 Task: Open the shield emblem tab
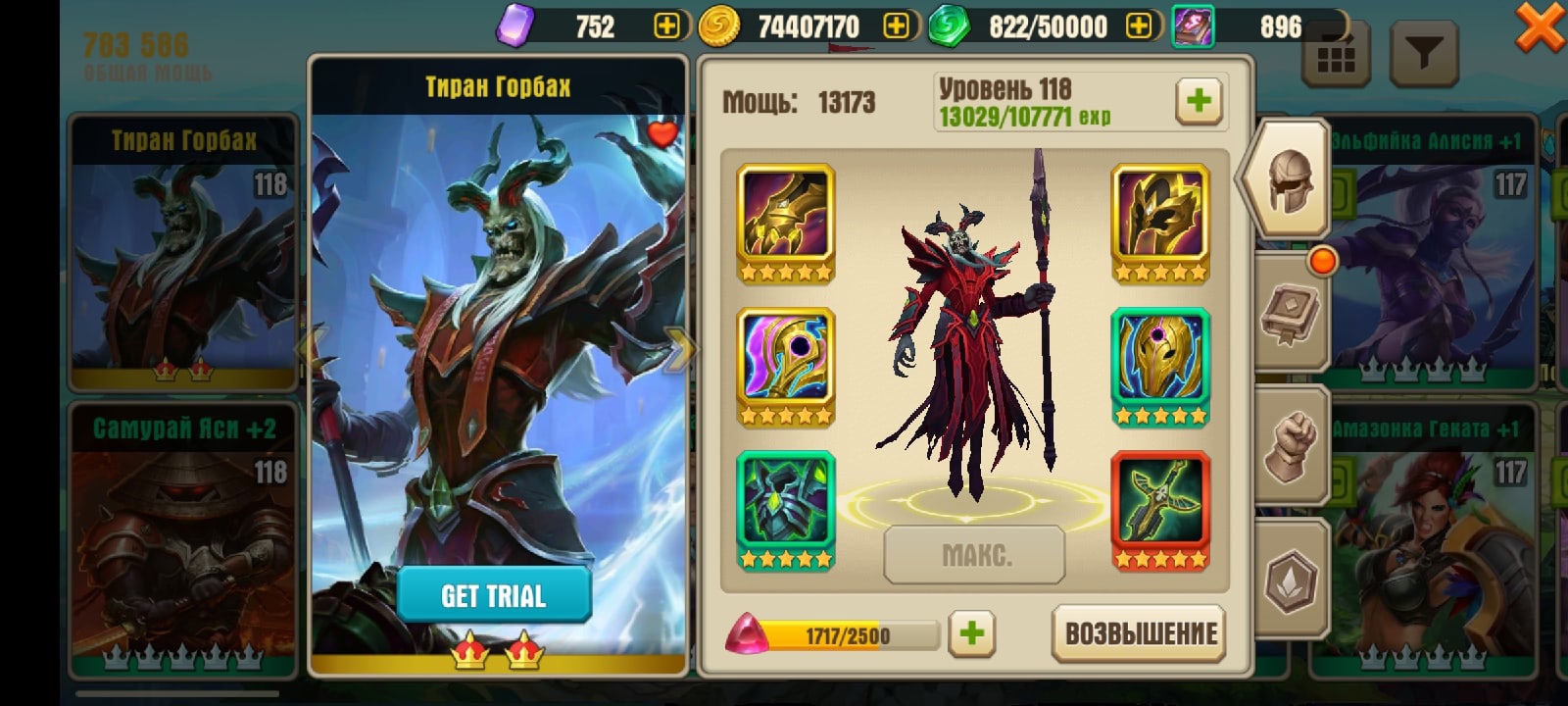pos(1291,580)
